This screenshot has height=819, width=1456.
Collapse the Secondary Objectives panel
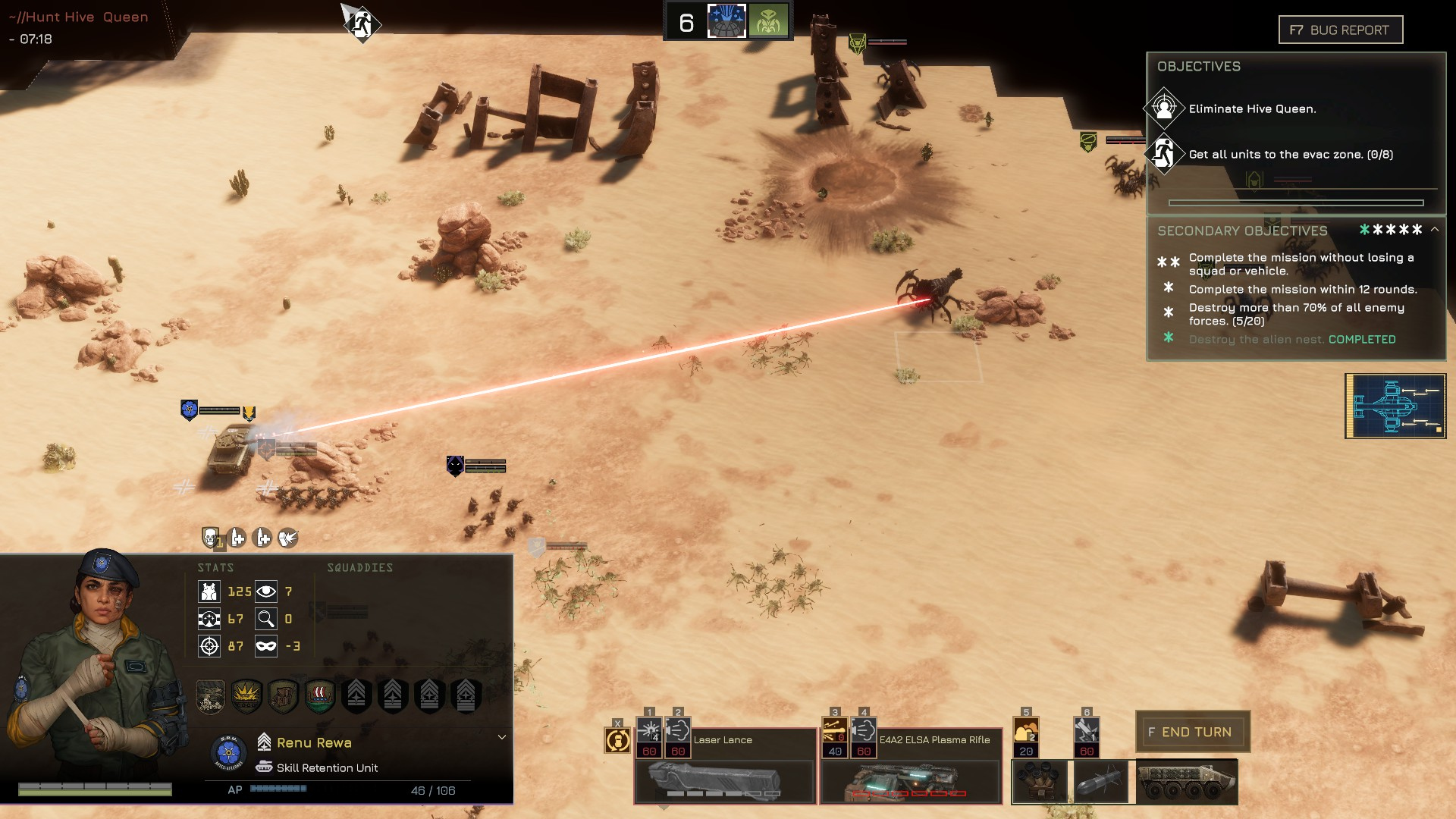pyautogui.click(x=1435, y=229)
